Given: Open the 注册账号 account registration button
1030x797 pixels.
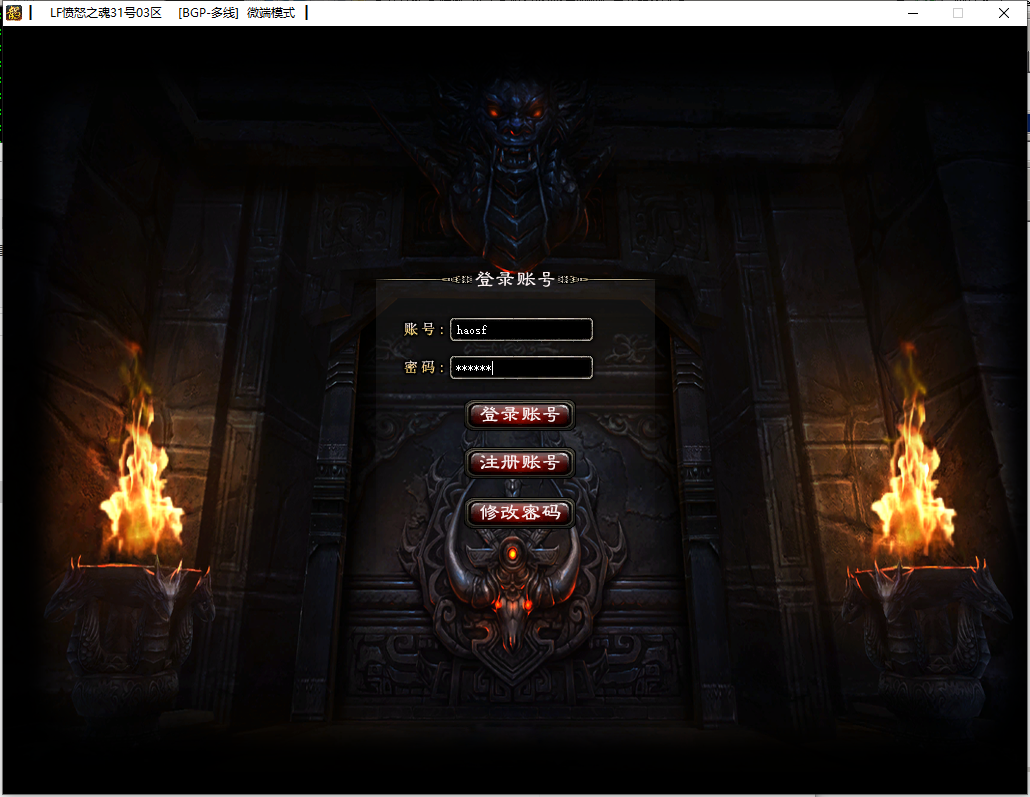Looking at the screenshot, I should pos(519,463).
